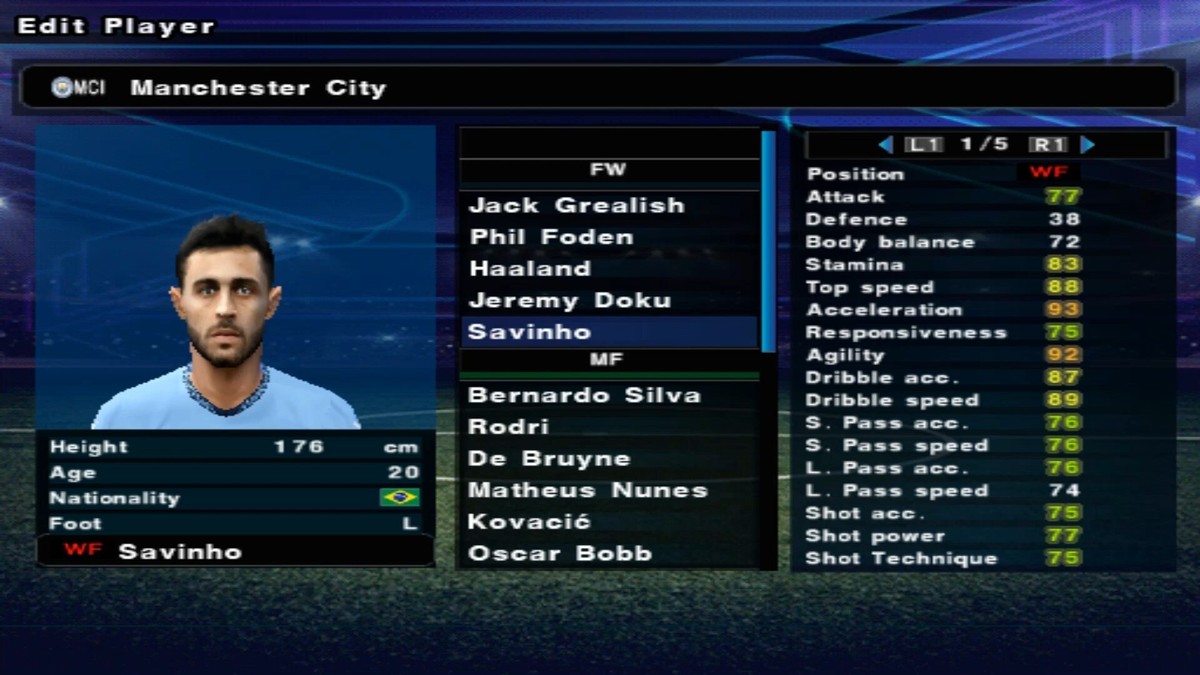Choose Kovacić in the player list
The width and height of the screenshot is (1200, 675).
[529, 522]
